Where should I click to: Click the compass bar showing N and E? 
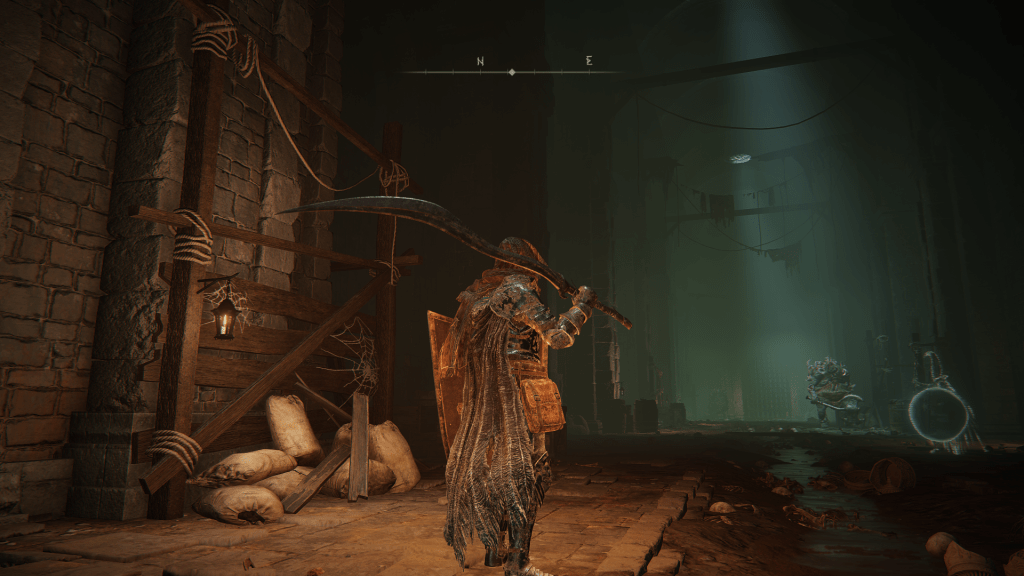coord(512,70)
